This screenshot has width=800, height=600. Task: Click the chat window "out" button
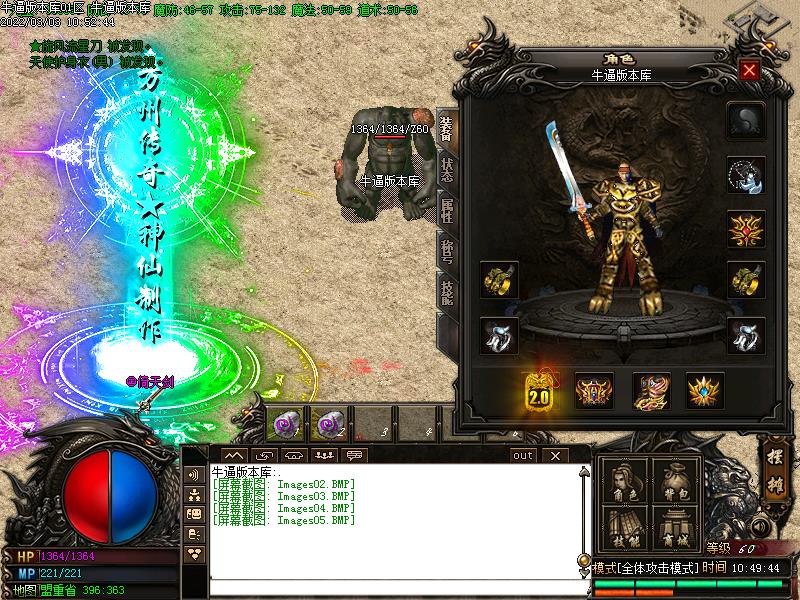pos(522,455)
